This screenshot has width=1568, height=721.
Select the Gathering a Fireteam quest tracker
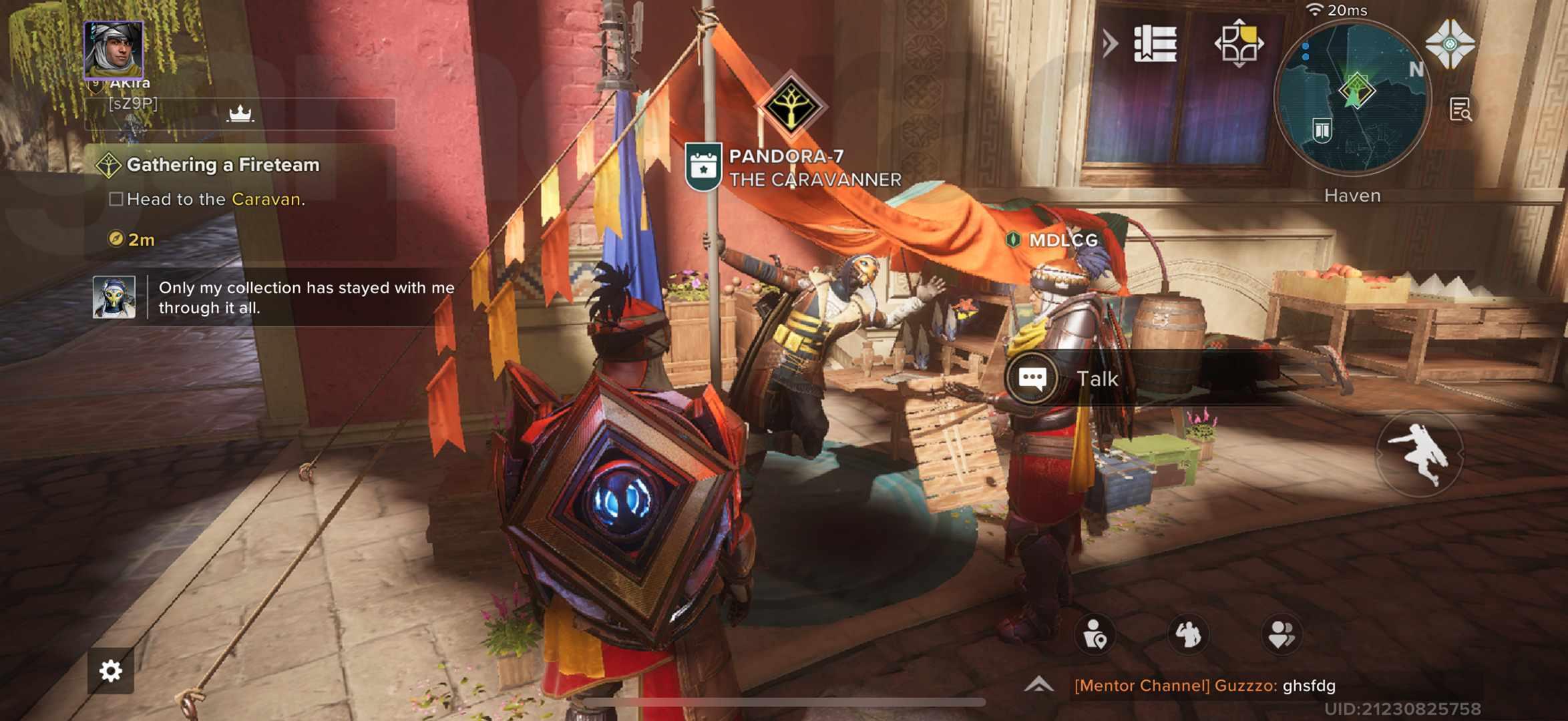coord(223,165)
